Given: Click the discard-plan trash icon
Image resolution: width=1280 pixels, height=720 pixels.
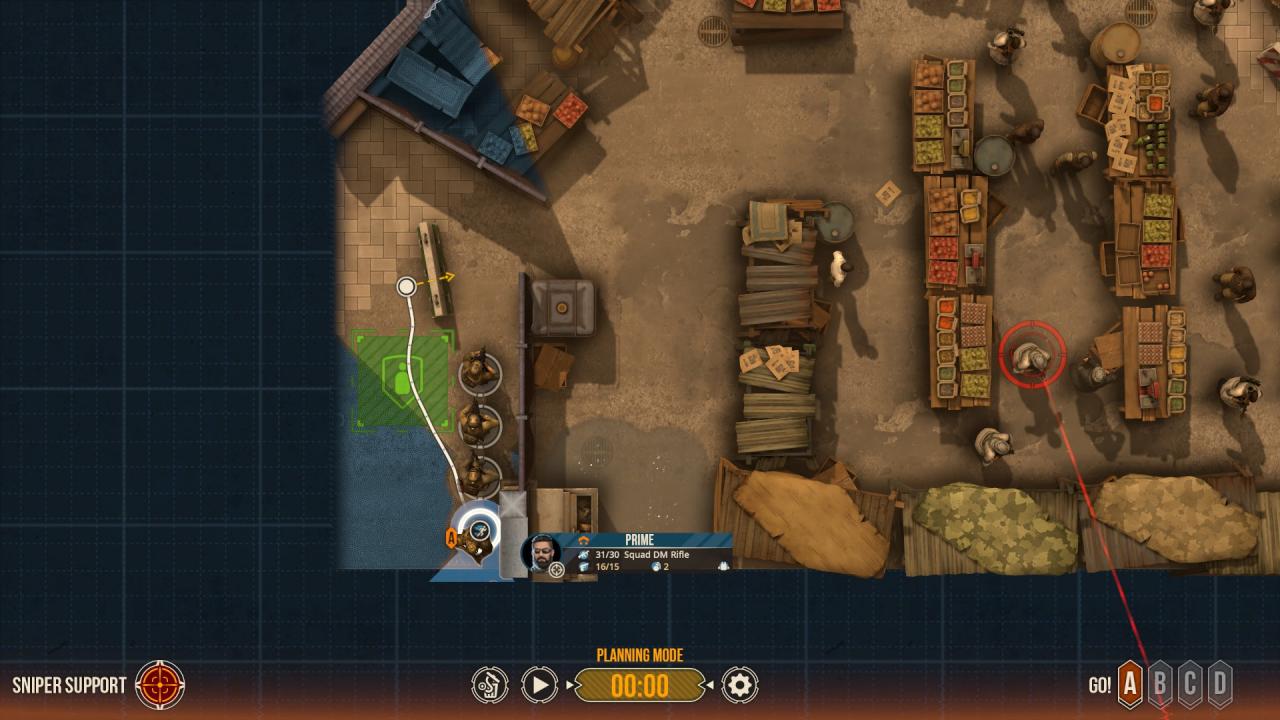Looking at the screenshot, I should tap(489, 684).
